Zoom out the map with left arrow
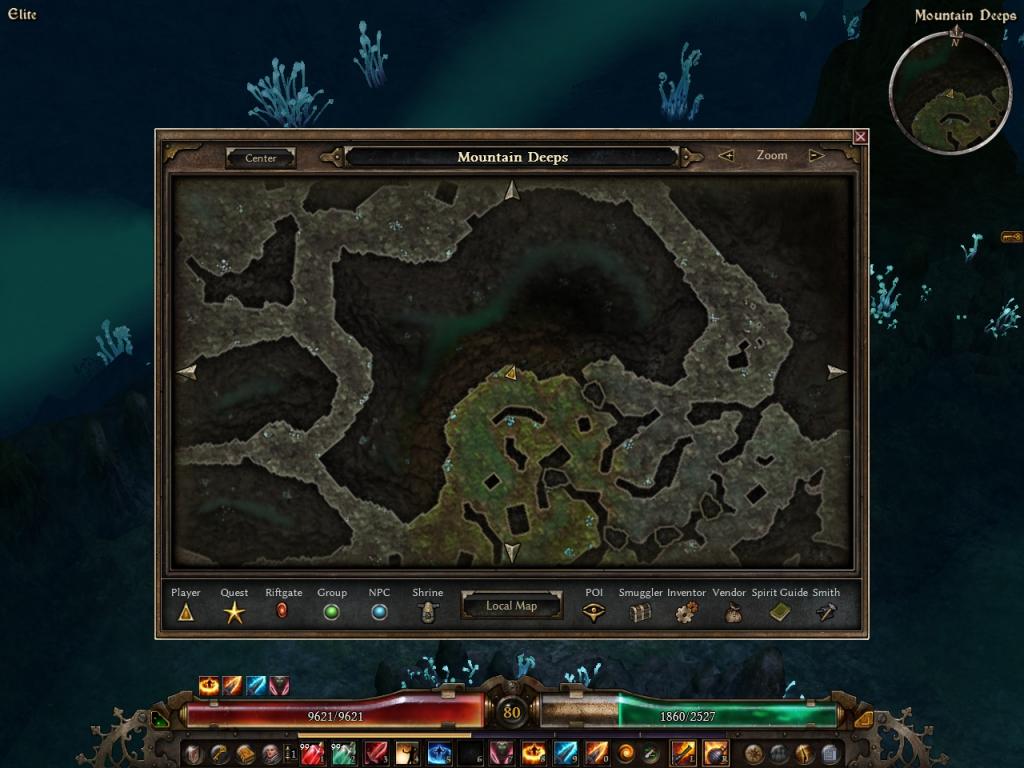Screen dimensions: 1024x768 (727, 156)
